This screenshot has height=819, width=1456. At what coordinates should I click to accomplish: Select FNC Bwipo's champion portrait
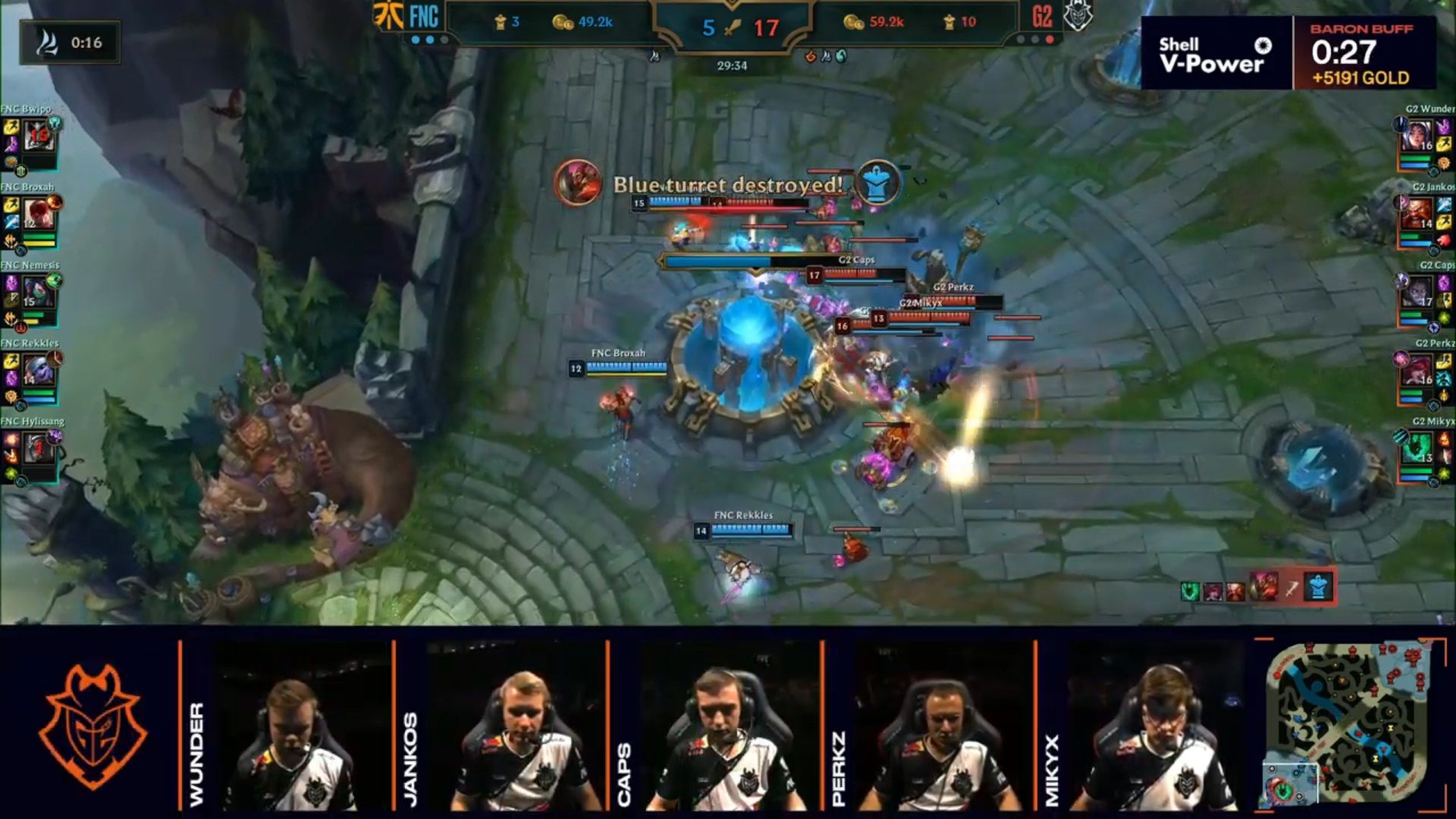click(38, 137)
